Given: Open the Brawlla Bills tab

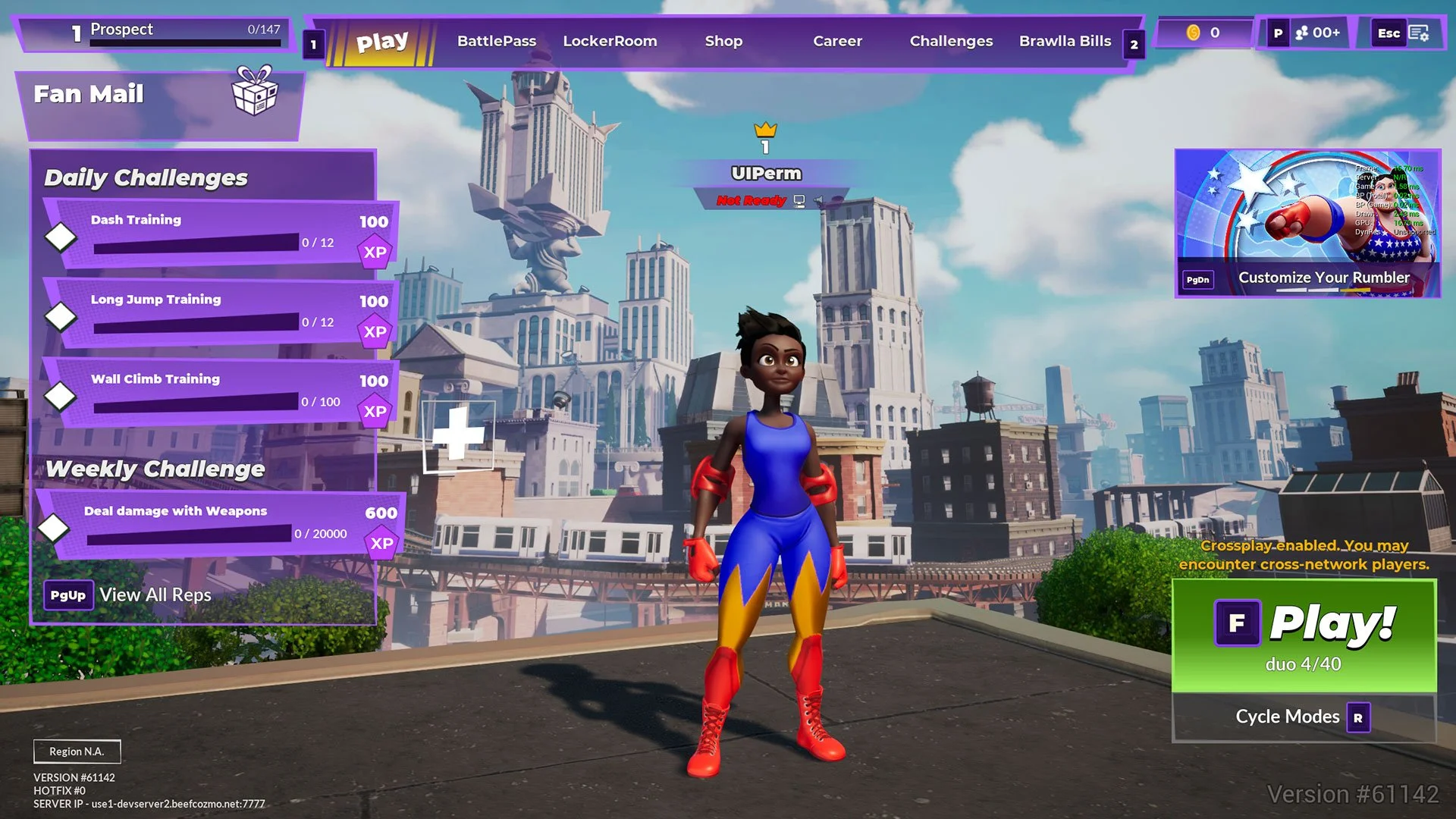Looking at the screenshot, I should 1065,42.
